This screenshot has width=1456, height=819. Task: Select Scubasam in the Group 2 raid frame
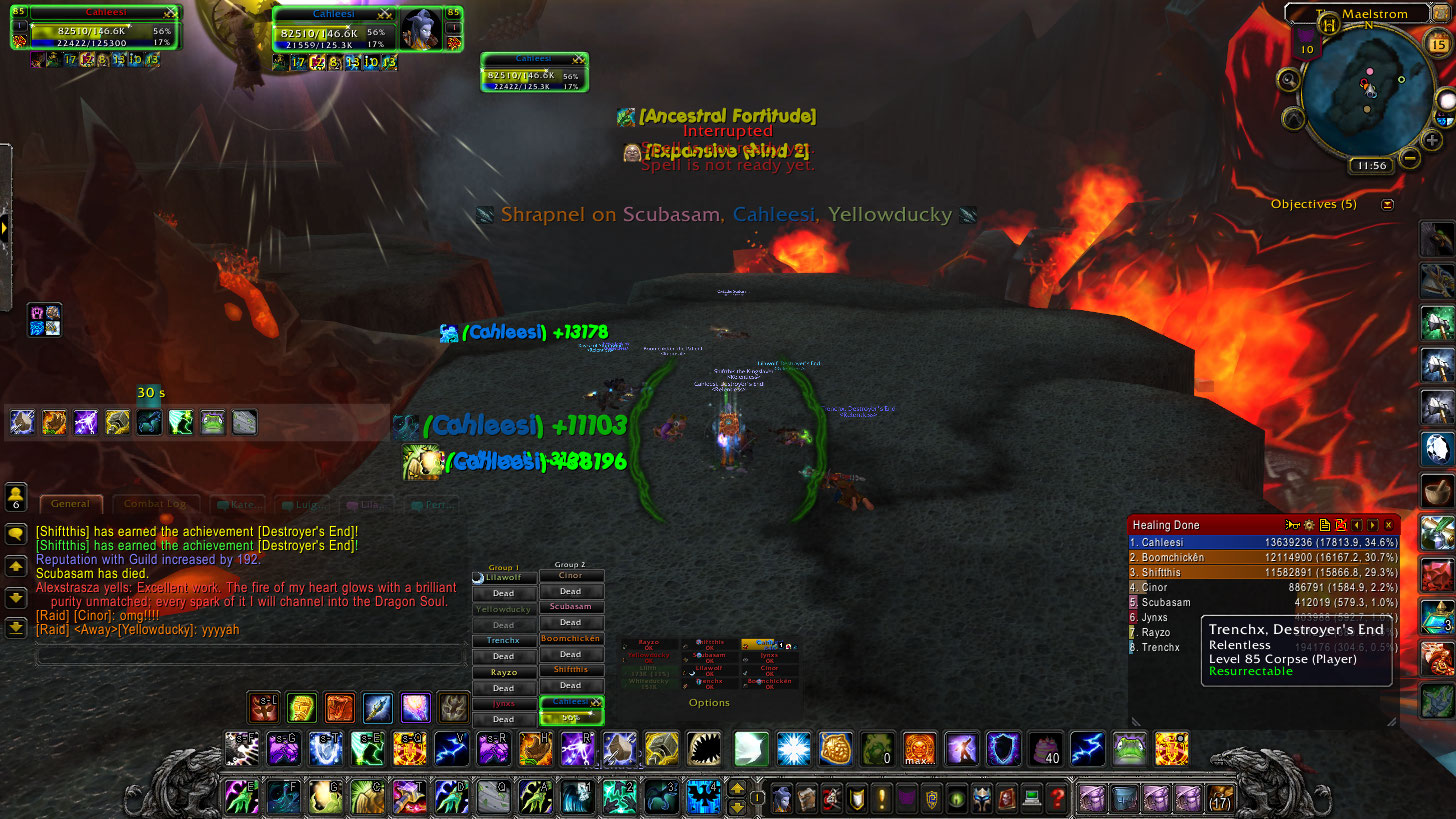(x=570, y=607)
